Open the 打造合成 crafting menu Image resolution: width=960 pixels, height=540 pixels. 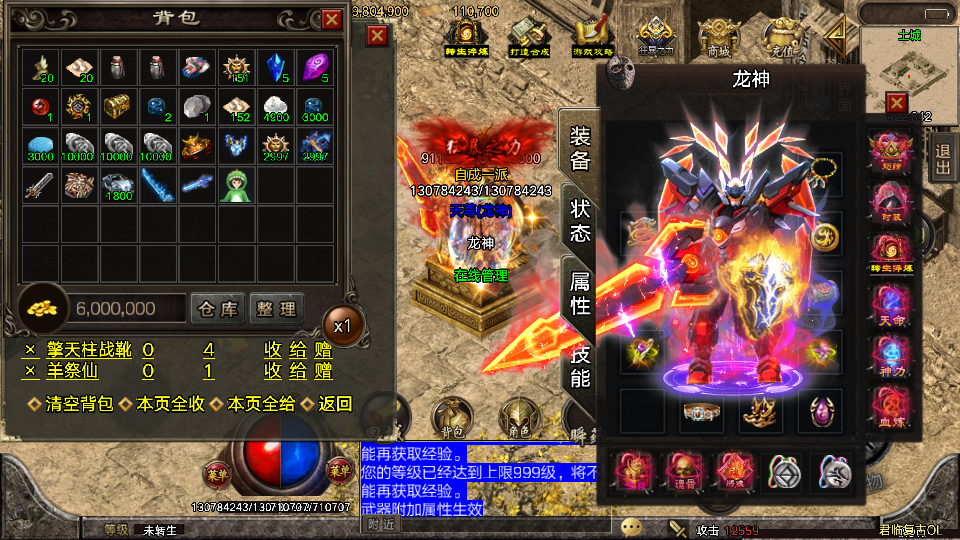pos(531,39)
